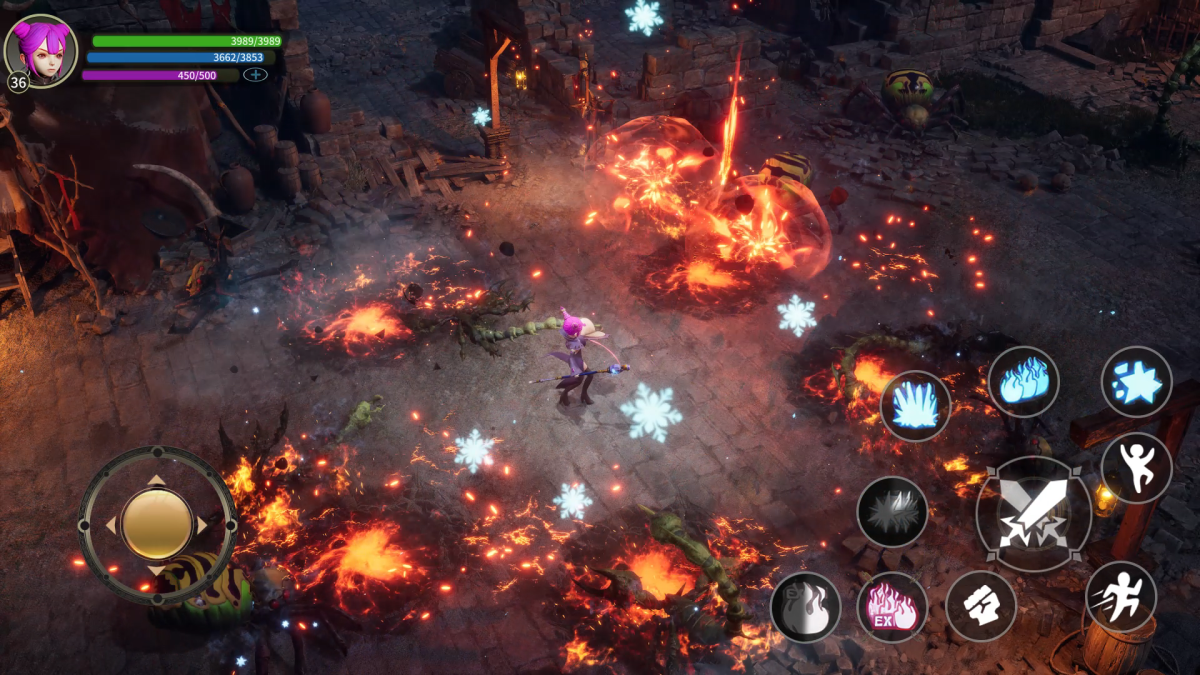Trigger the jumping figure action
1200x675 pixels.
1136,468
